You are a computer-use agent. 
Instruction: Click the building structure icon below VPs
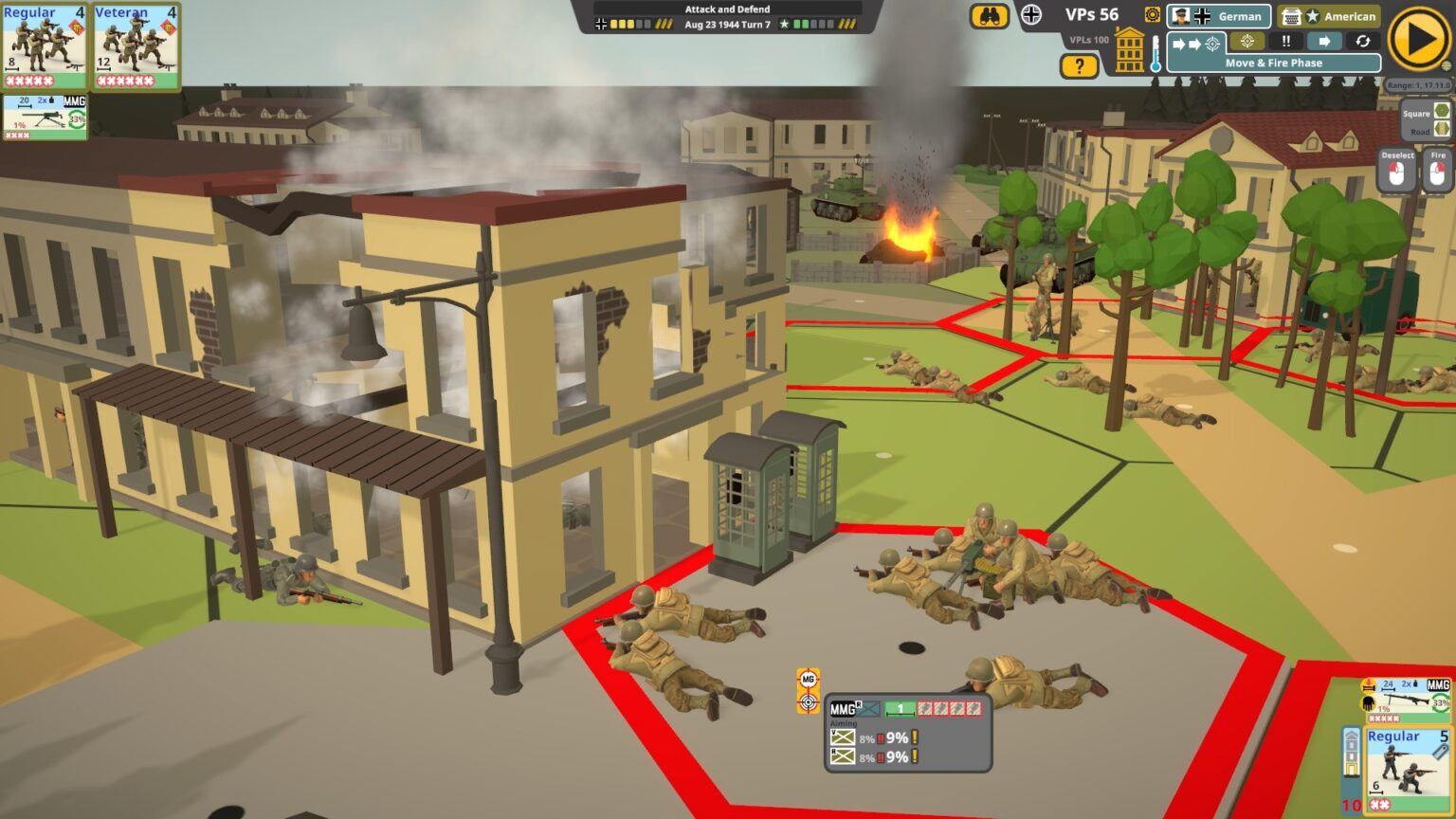click(1128, 48)
